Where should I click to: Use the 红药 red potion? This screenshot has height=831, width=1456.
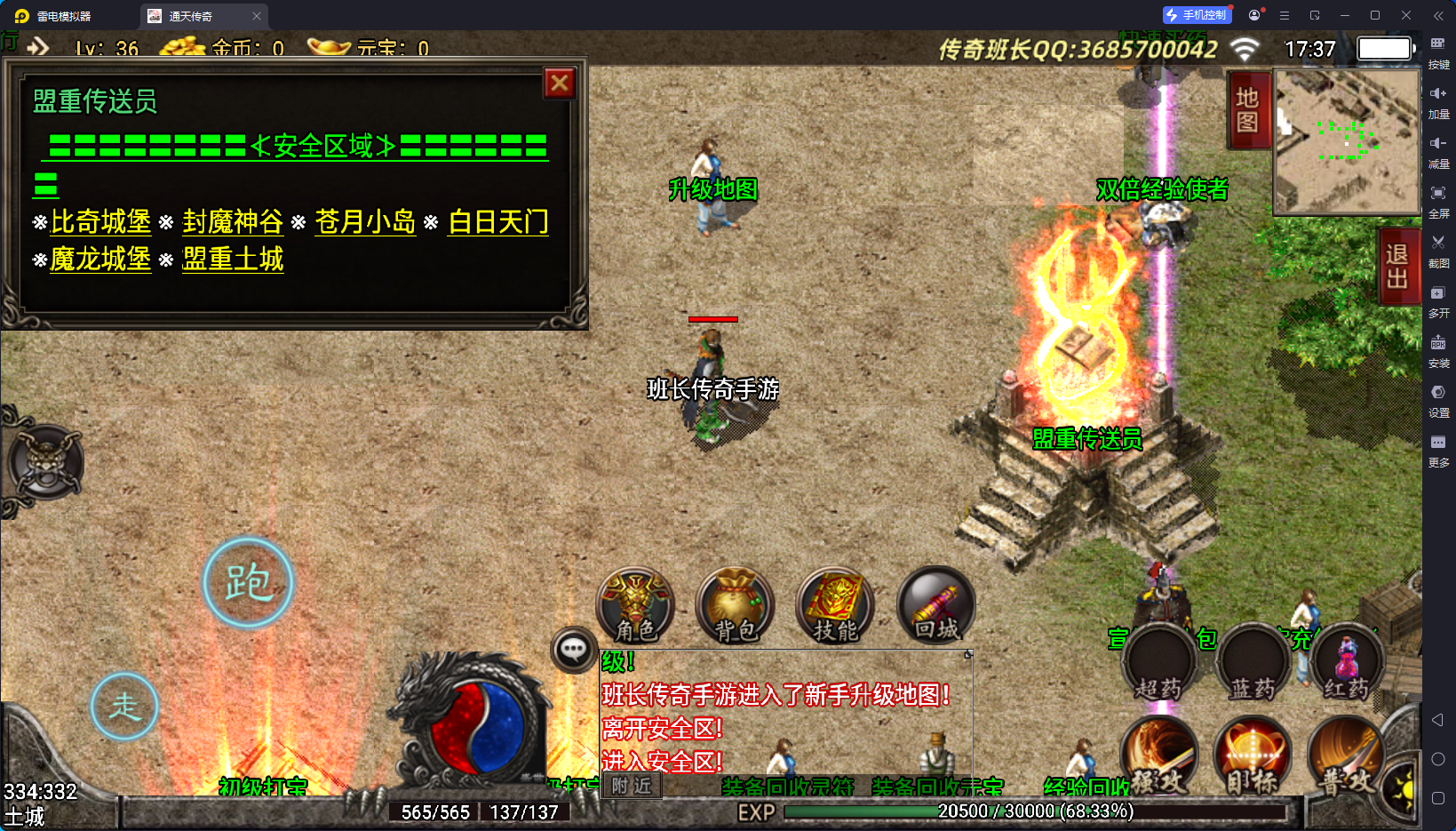point(1347,667)
